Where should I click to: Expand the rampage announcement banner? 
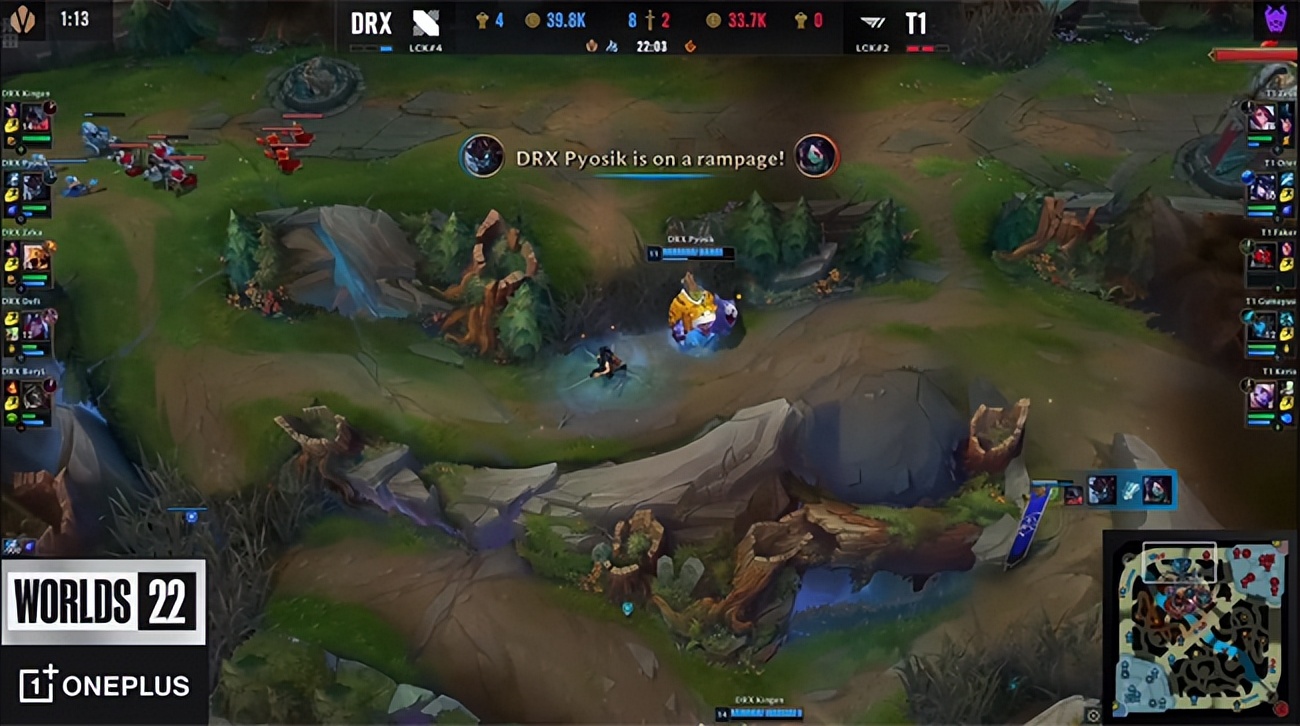(x=648, y=157)
